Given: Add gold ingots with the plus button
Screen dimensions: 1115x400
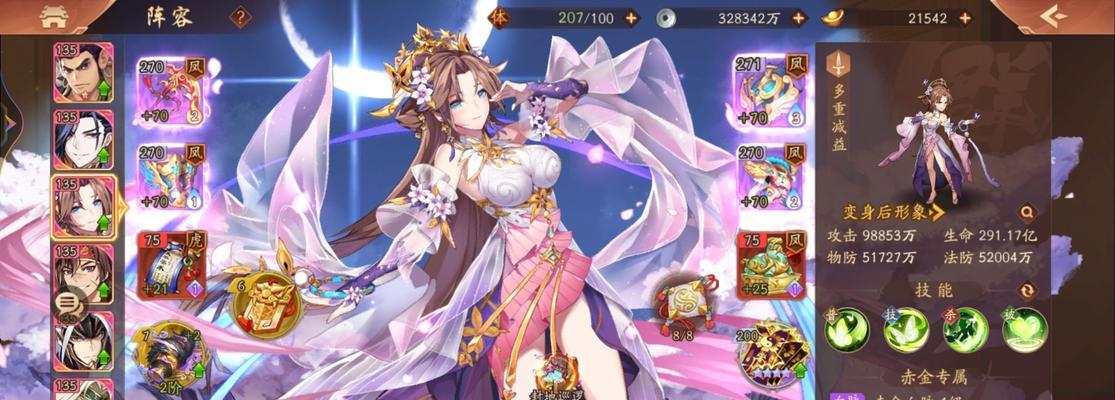Looking at the screenshot, I should [964, 17].
